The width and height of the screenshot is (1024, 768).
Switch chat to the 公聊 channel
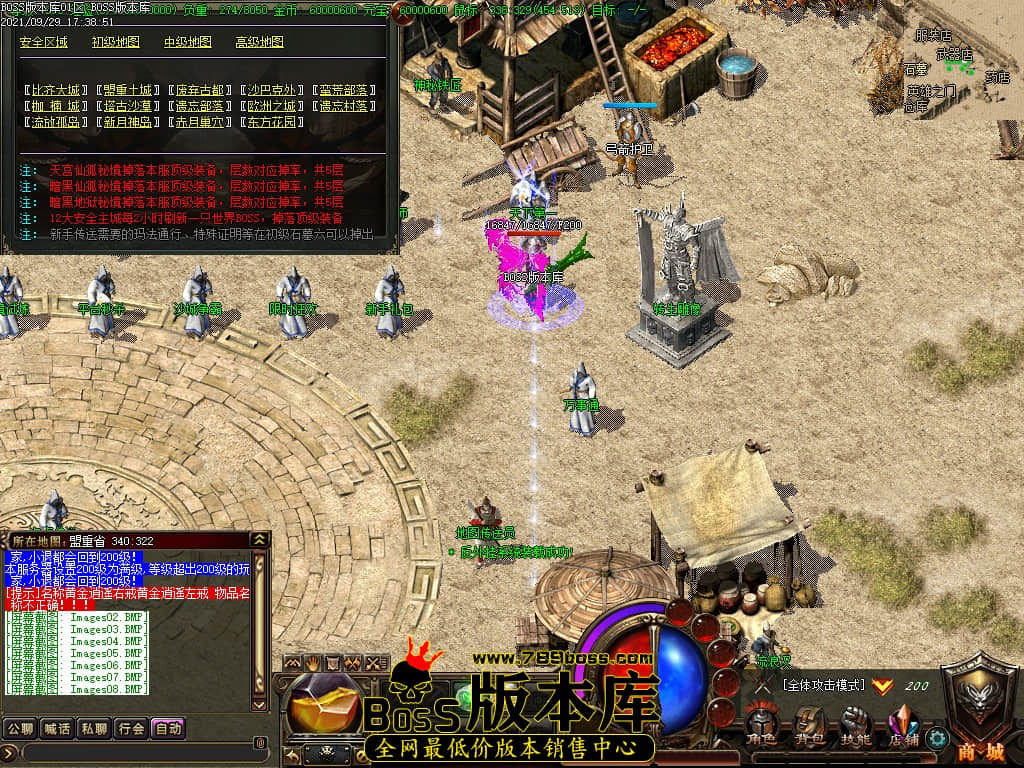click(x=20, y=728)
